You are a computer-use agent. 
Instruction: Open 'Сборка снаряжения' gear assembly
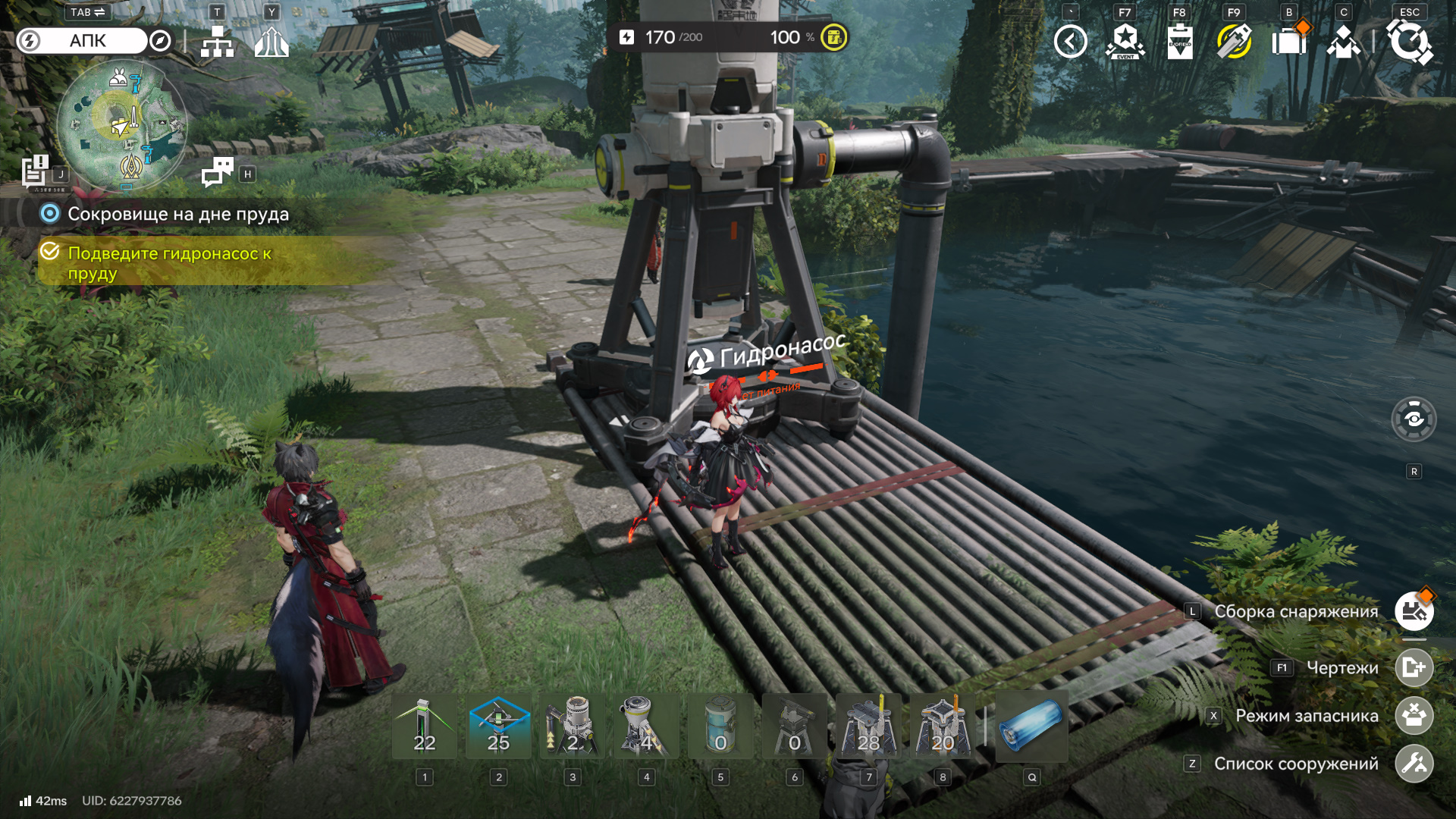click(x=1414, y=611)
